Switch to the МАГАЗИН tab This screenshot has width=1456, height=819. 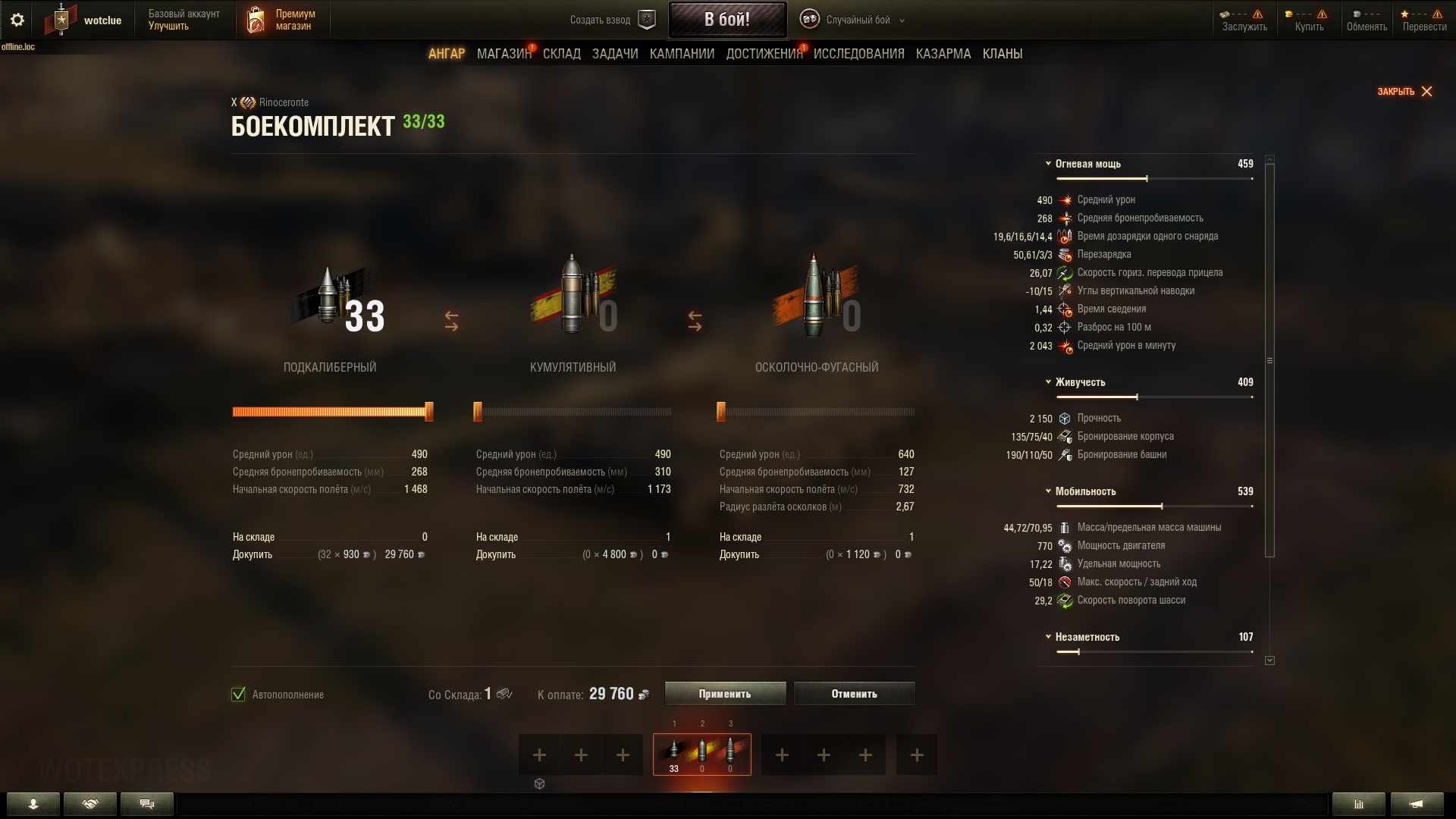pyautogui.click(x=504, y=54)
